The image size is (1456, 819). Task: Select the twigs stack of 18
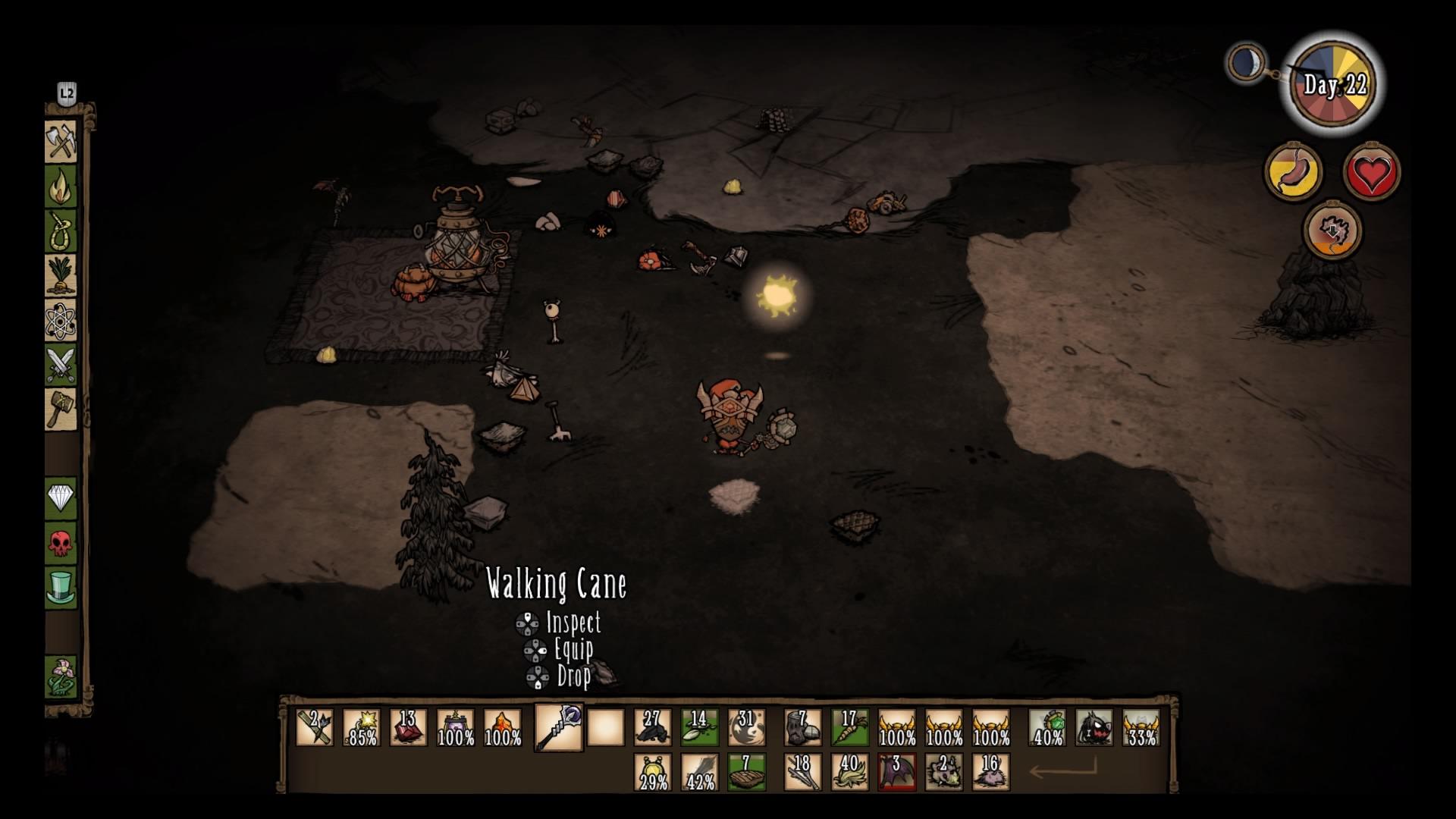point(802,772)
